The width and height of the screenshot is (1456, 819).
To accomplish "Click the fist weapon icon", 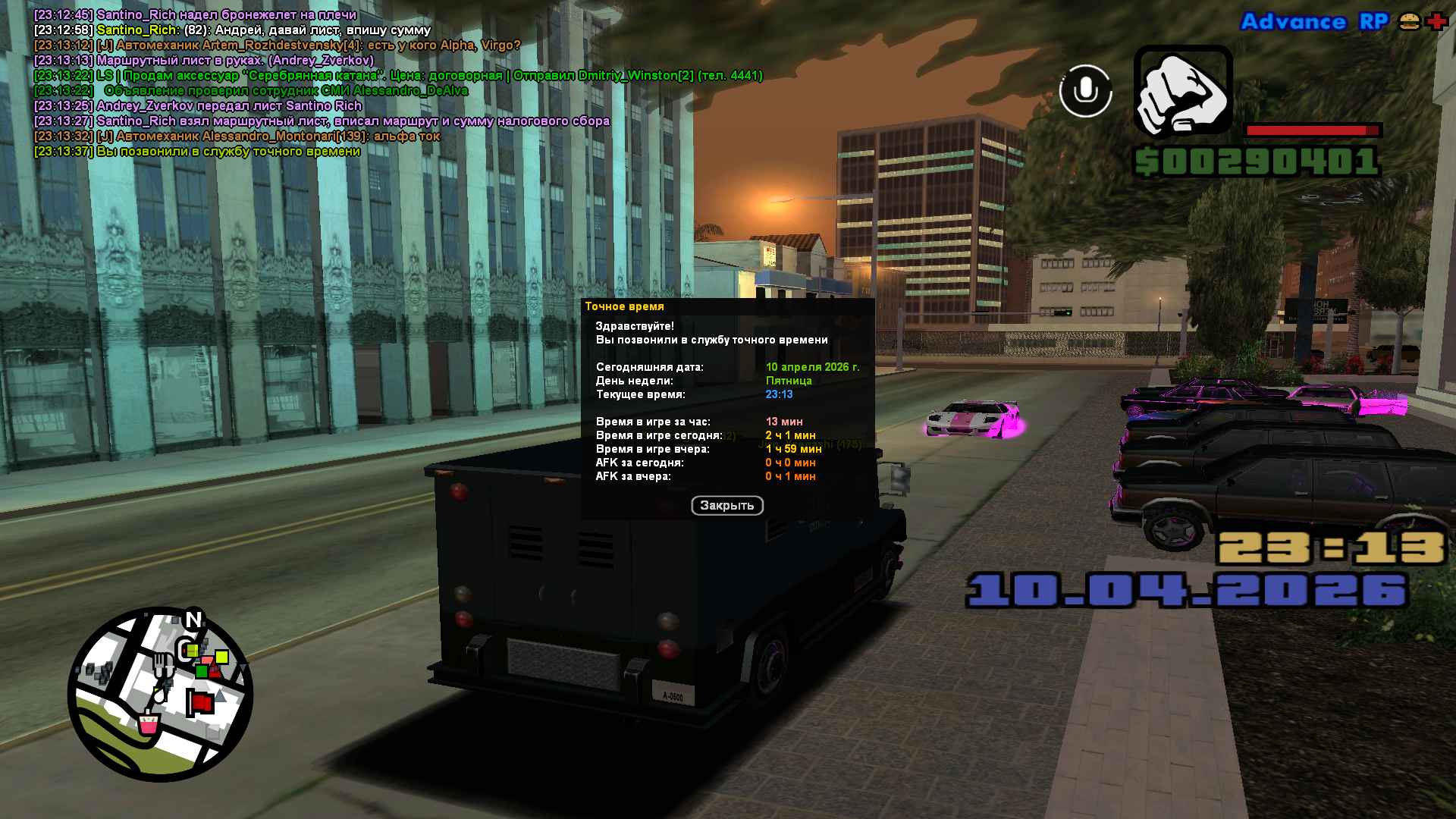I will pos(1182,90).
